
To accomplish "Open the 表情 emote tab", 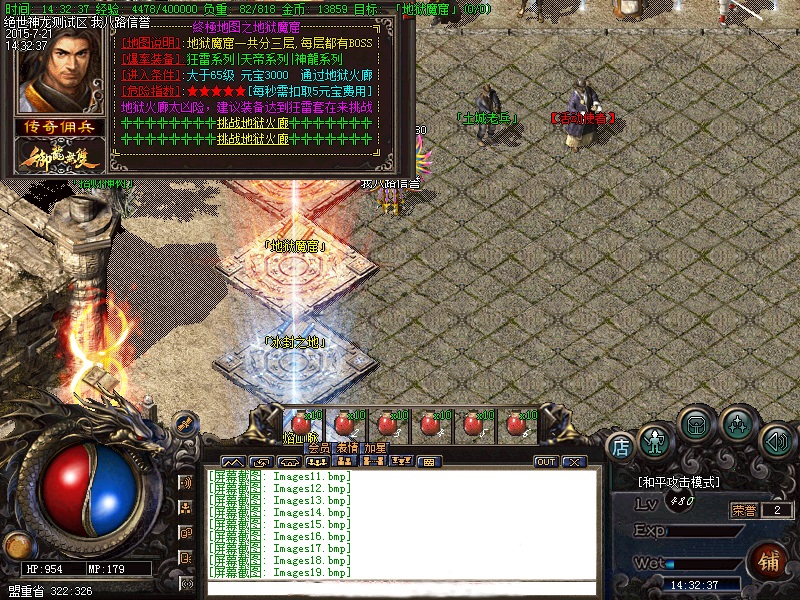I will [x=347, y=449].
